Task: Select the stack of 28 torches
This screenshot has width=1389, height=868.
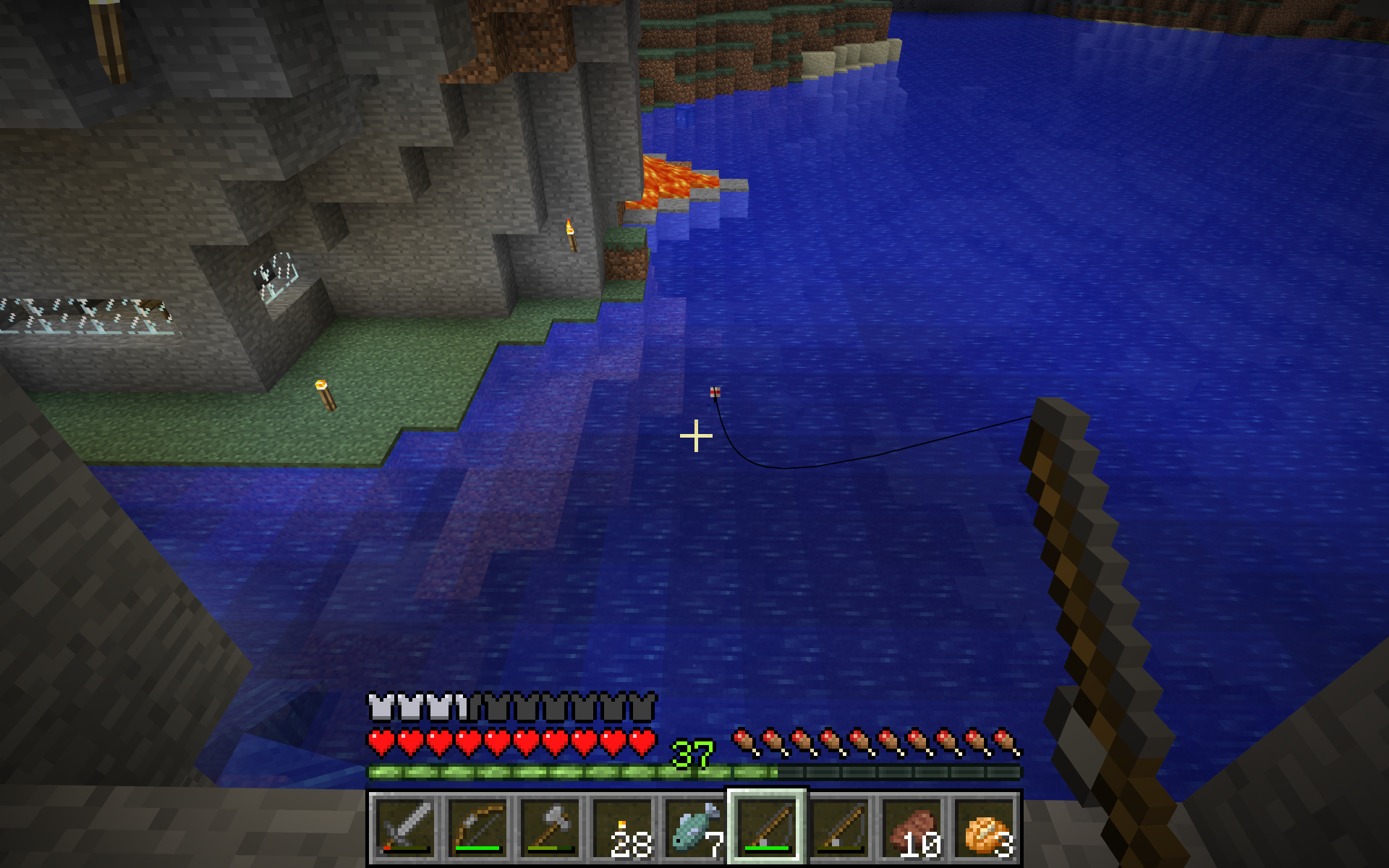Action: pos(622,827)
